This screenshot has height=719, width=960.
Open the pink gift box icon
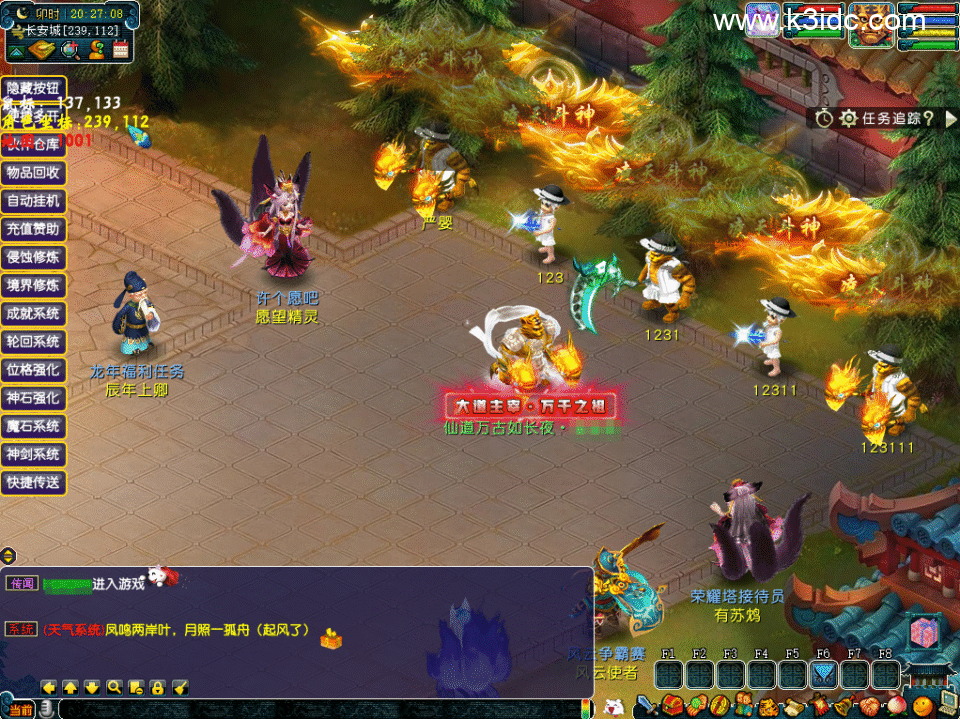[924, 634]
